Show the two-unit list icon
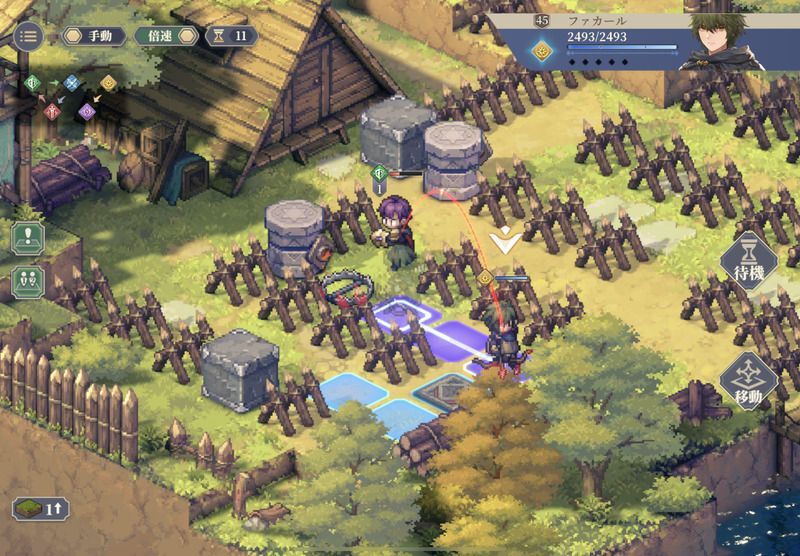This screenshot has width=800, height=556. [27, 281]
